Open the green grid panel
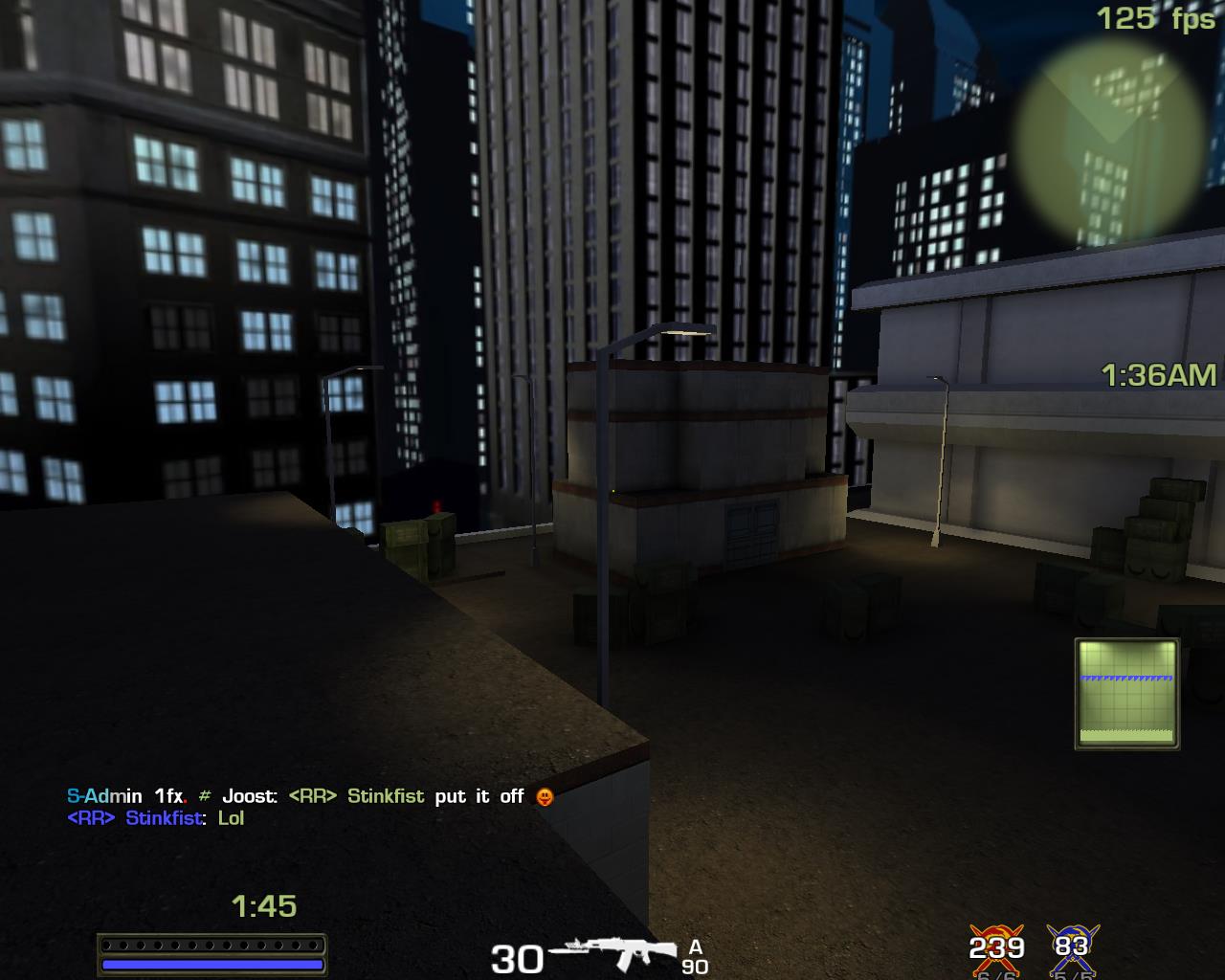This screenshot has height=980, width=1225. point(1126,693)
